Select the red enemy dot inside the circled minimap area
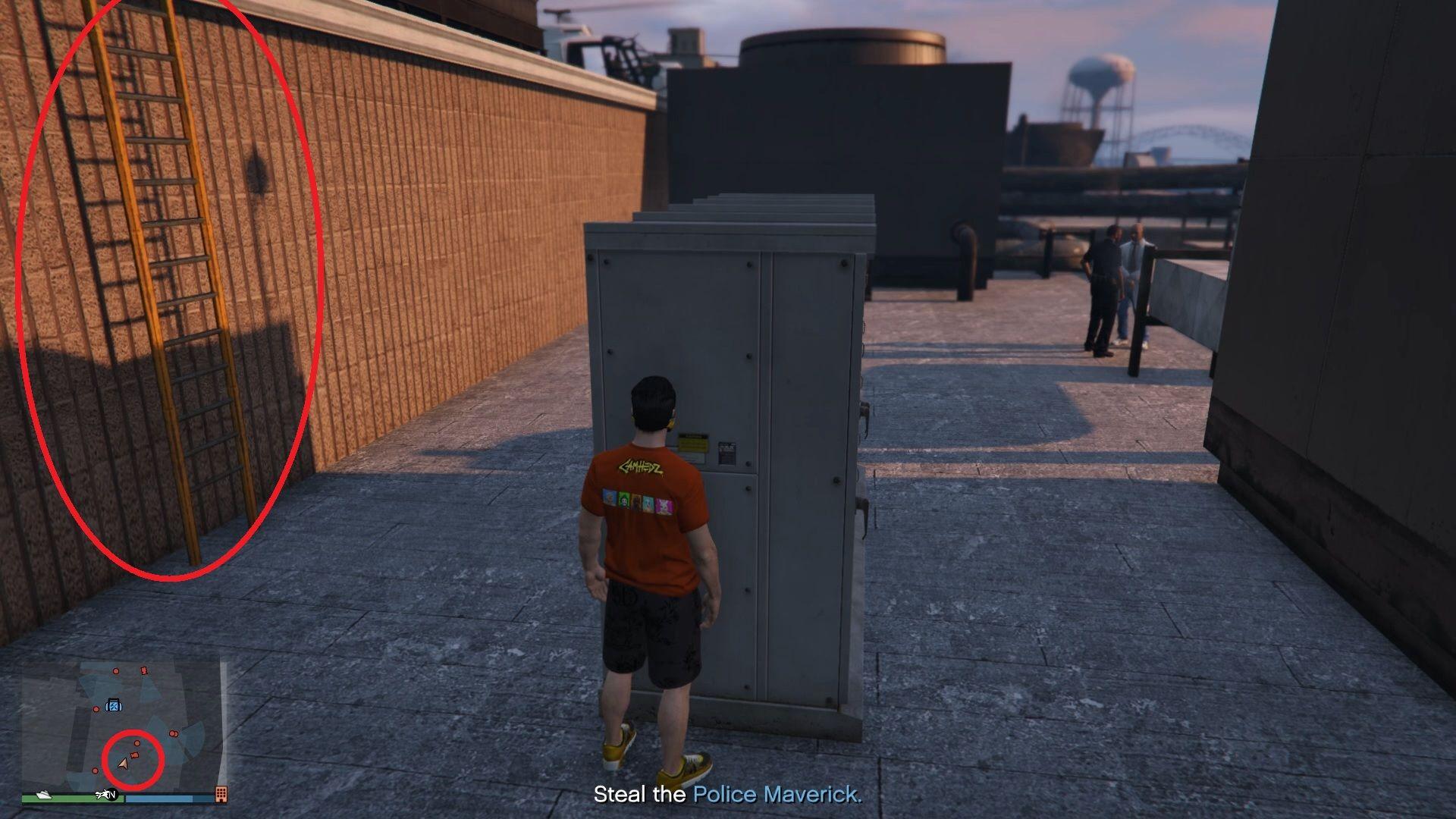The width and height of the screenshot is (1456, 819). coord(136,743)
